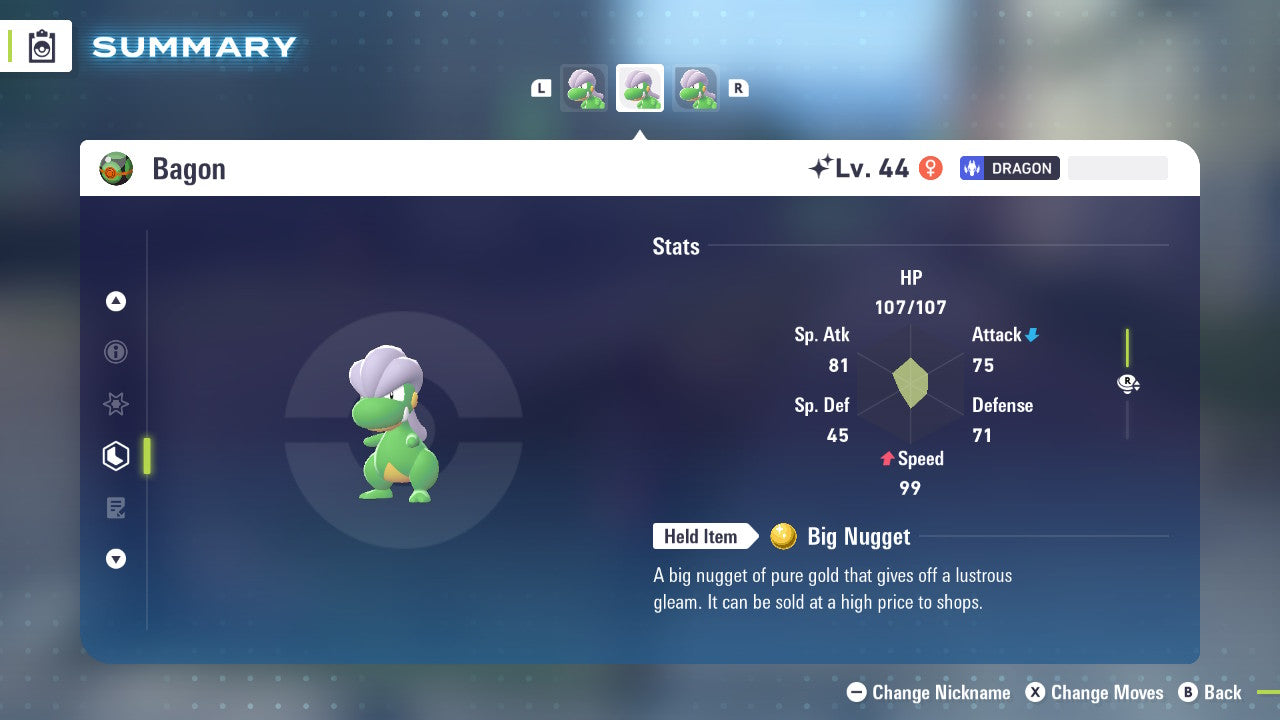The width and height of the screenshot is (1280, 720).
Task: Open the info page from the sidebar
Action: pyautogui.click(x=116, y=352)
